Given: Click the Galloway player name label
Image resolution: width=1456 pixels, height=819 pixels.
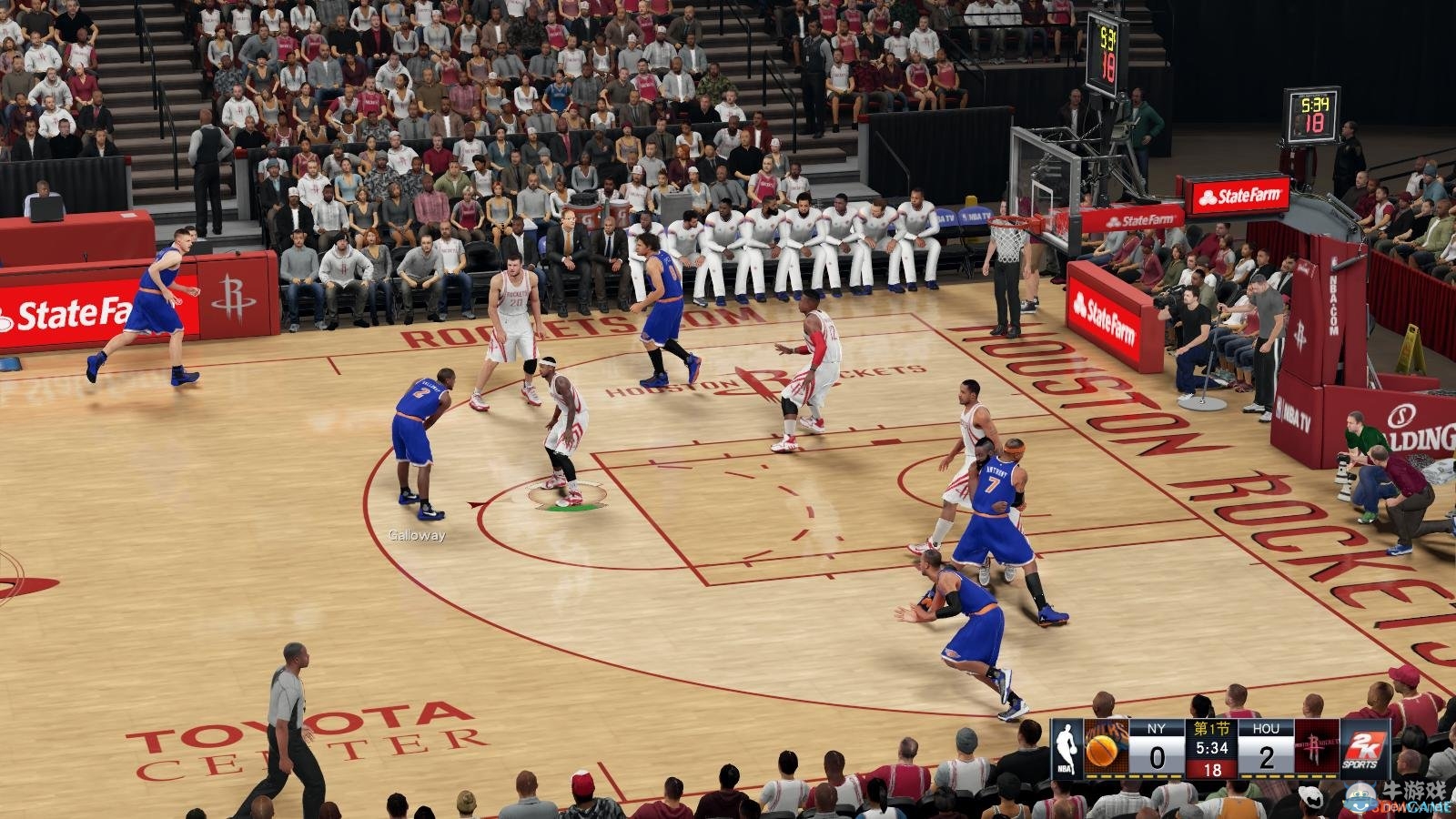Looking at the screenshot, I should pos(415,537).
